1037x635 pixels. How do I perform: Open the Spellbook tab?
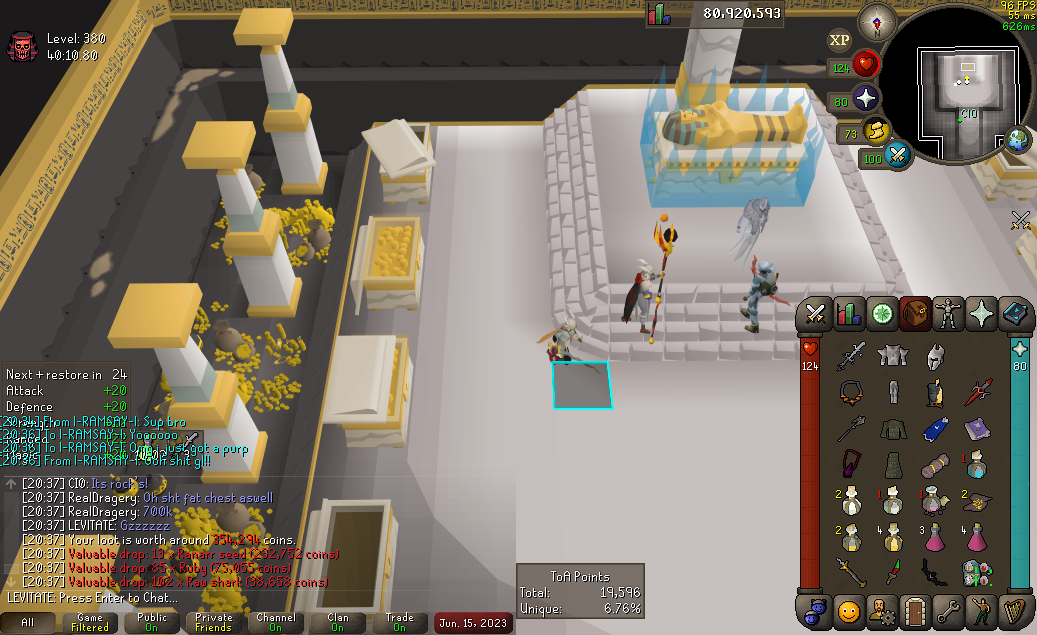pyautogui.click(x=1015, y=314)
